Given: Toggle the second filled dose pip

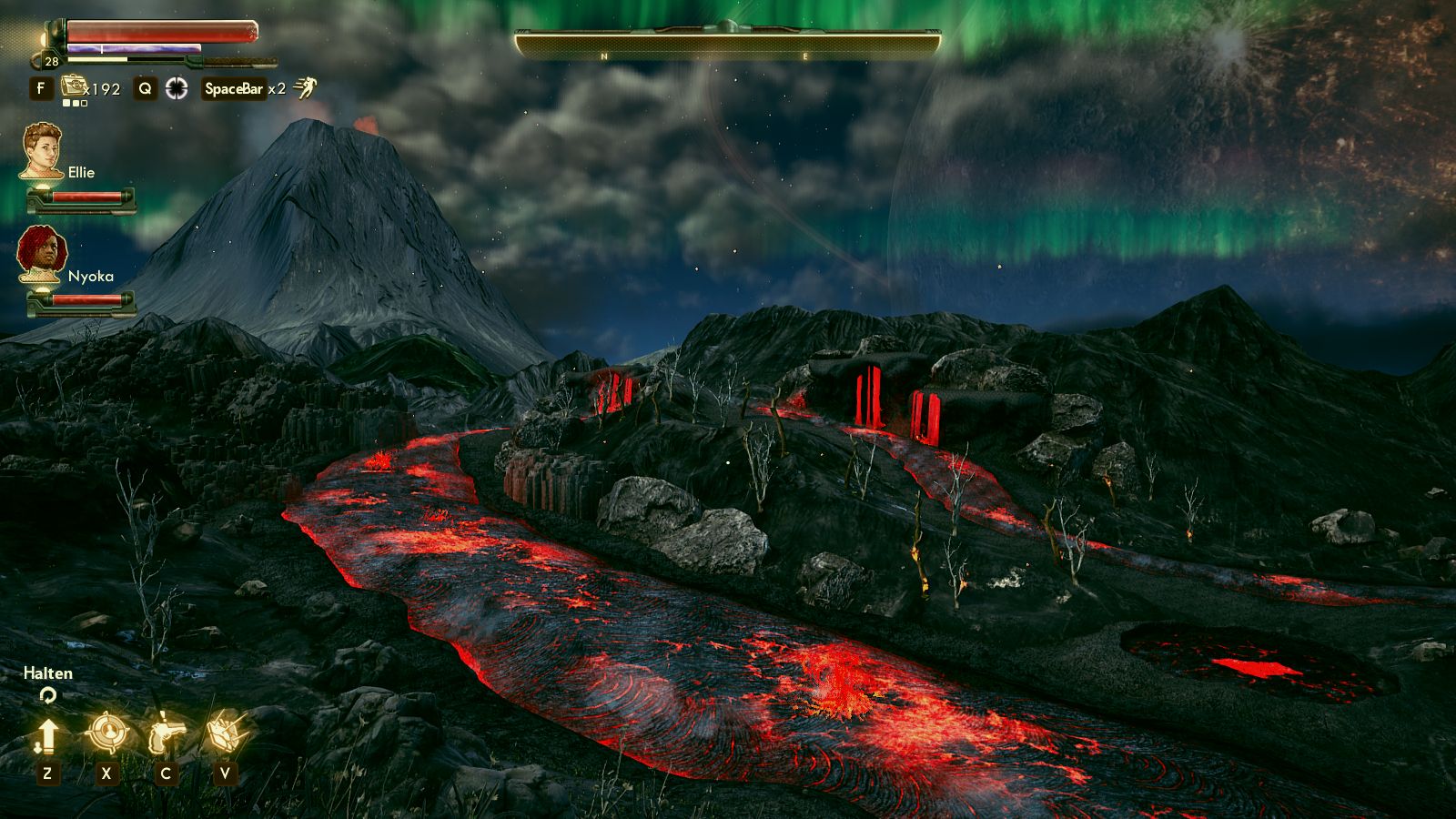Looking at the screenshot, I should pos(76,103).
